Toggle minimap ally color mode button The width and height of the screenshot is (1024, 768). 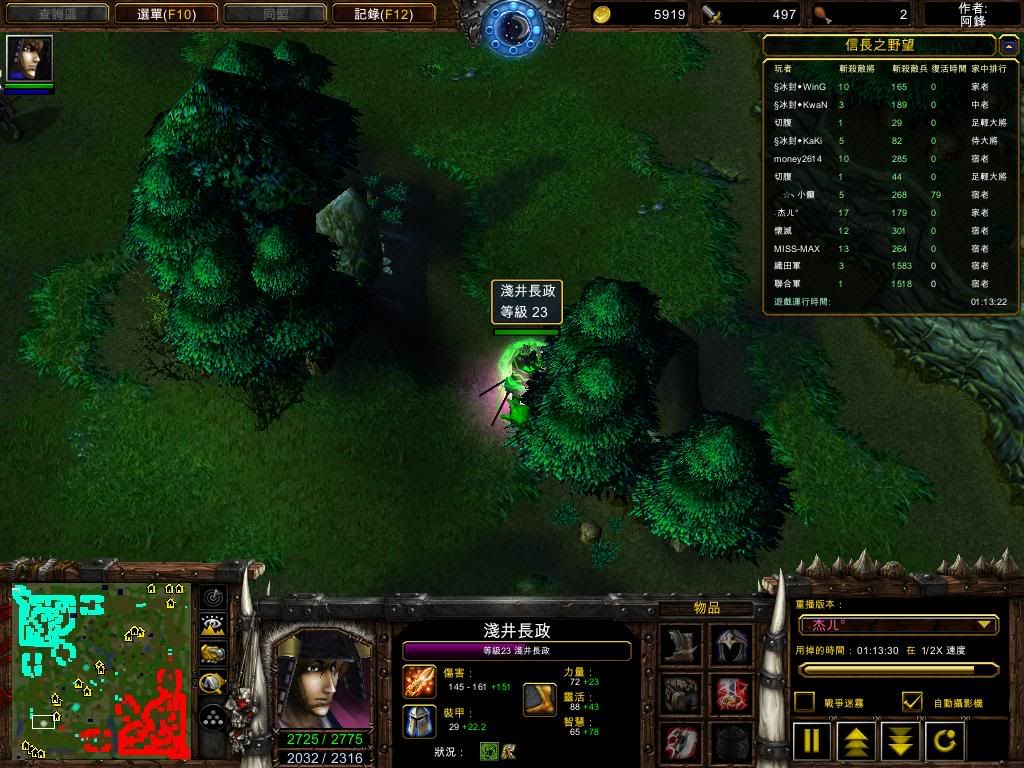213,655
